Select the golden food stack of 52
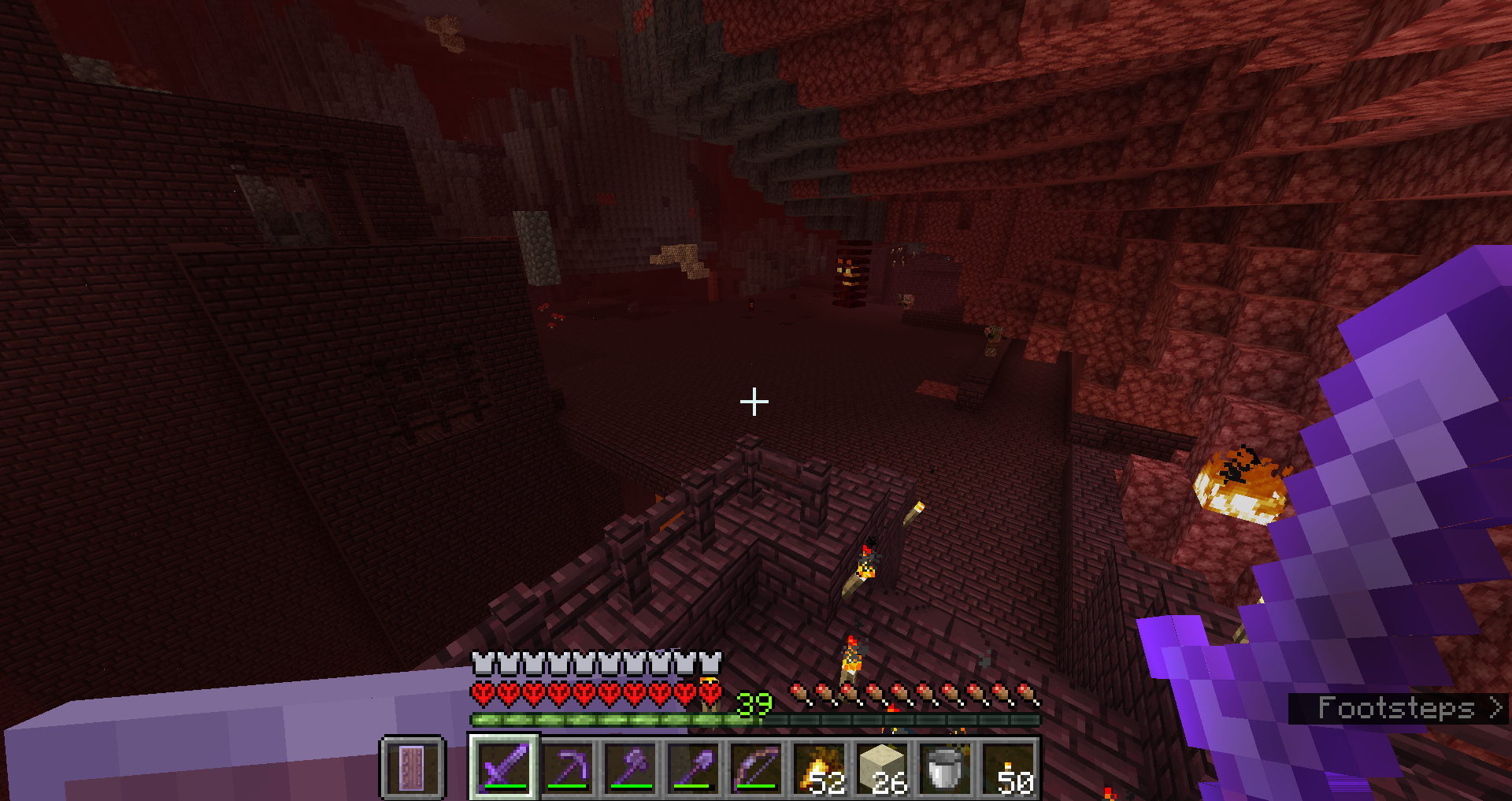Image resolution: width=1512 pixels, height=801 pixels. click(819, 766)
